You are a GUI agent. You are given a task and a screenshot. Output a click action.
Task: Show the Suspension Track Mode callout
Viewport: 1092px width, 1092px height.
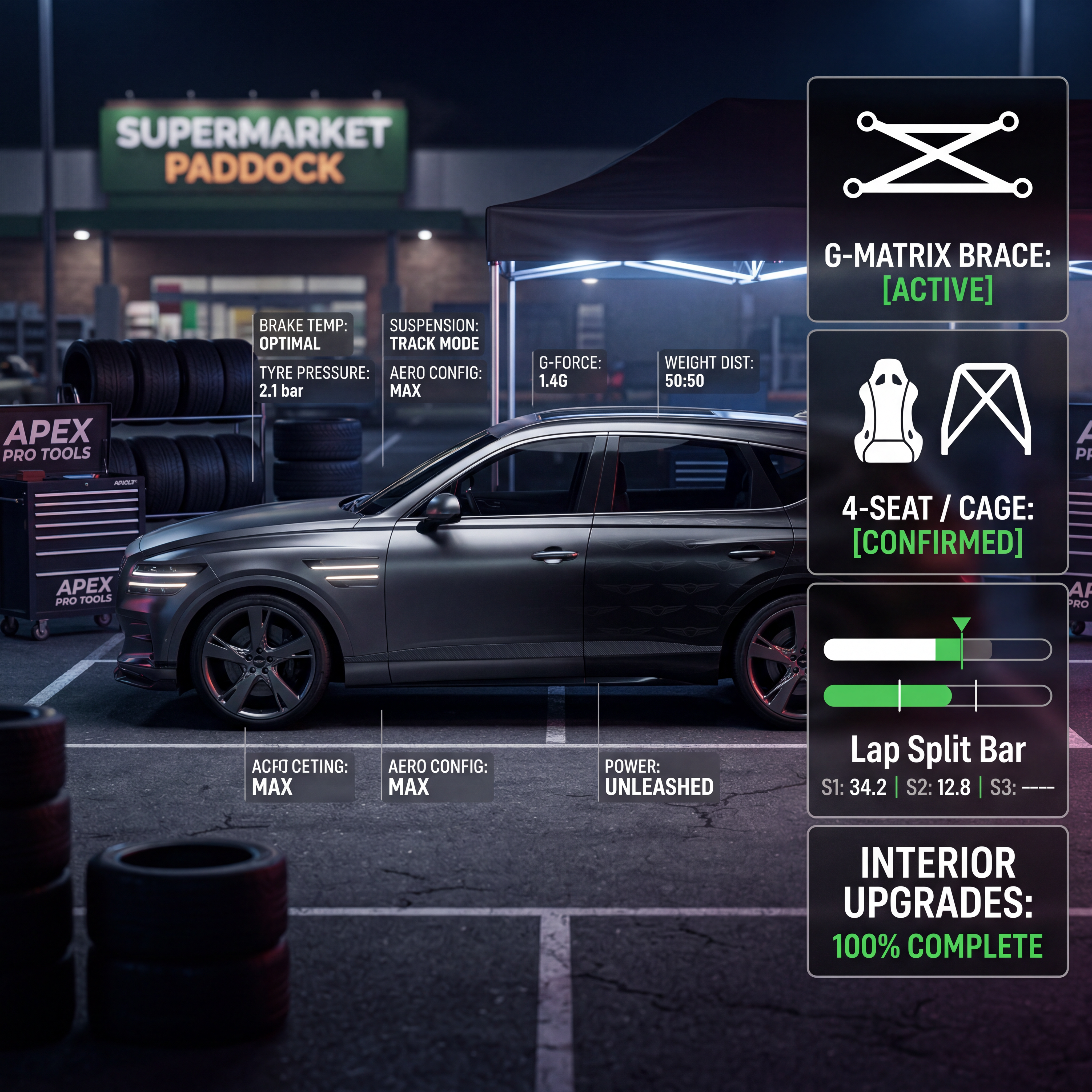pos(433,334)
